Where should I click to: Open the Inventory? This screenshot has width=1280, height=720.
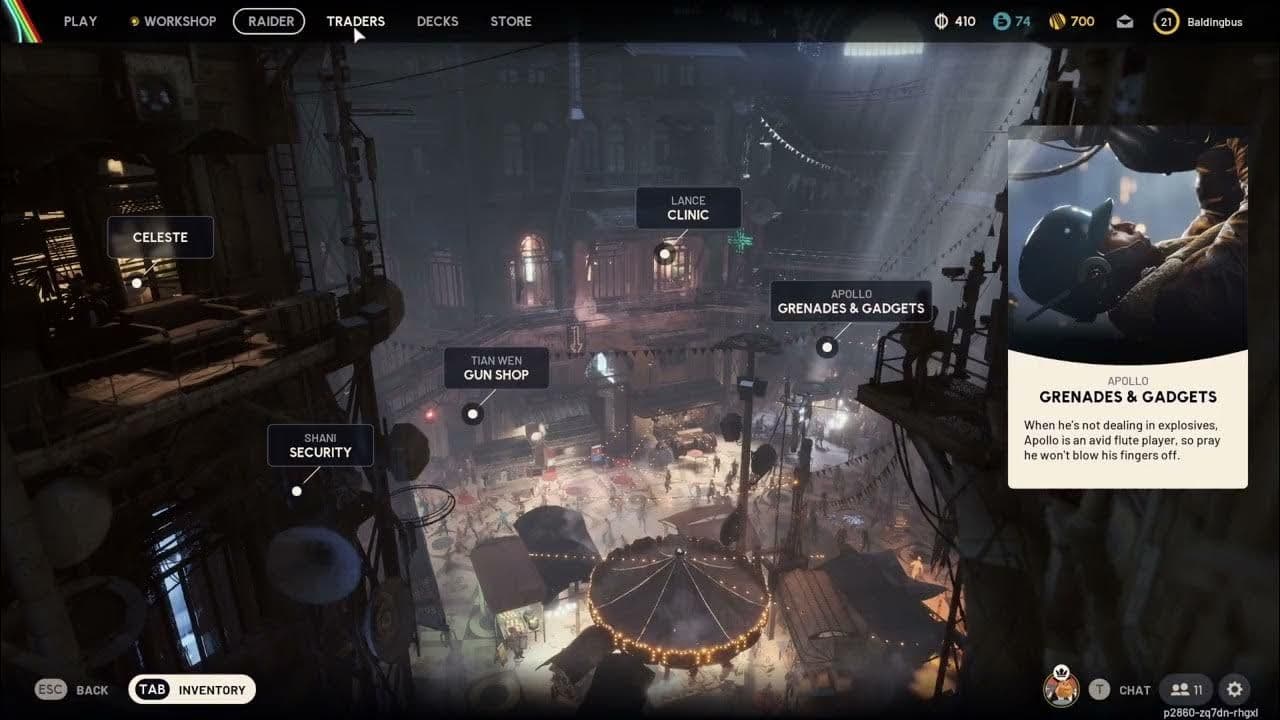coord(192,689)
